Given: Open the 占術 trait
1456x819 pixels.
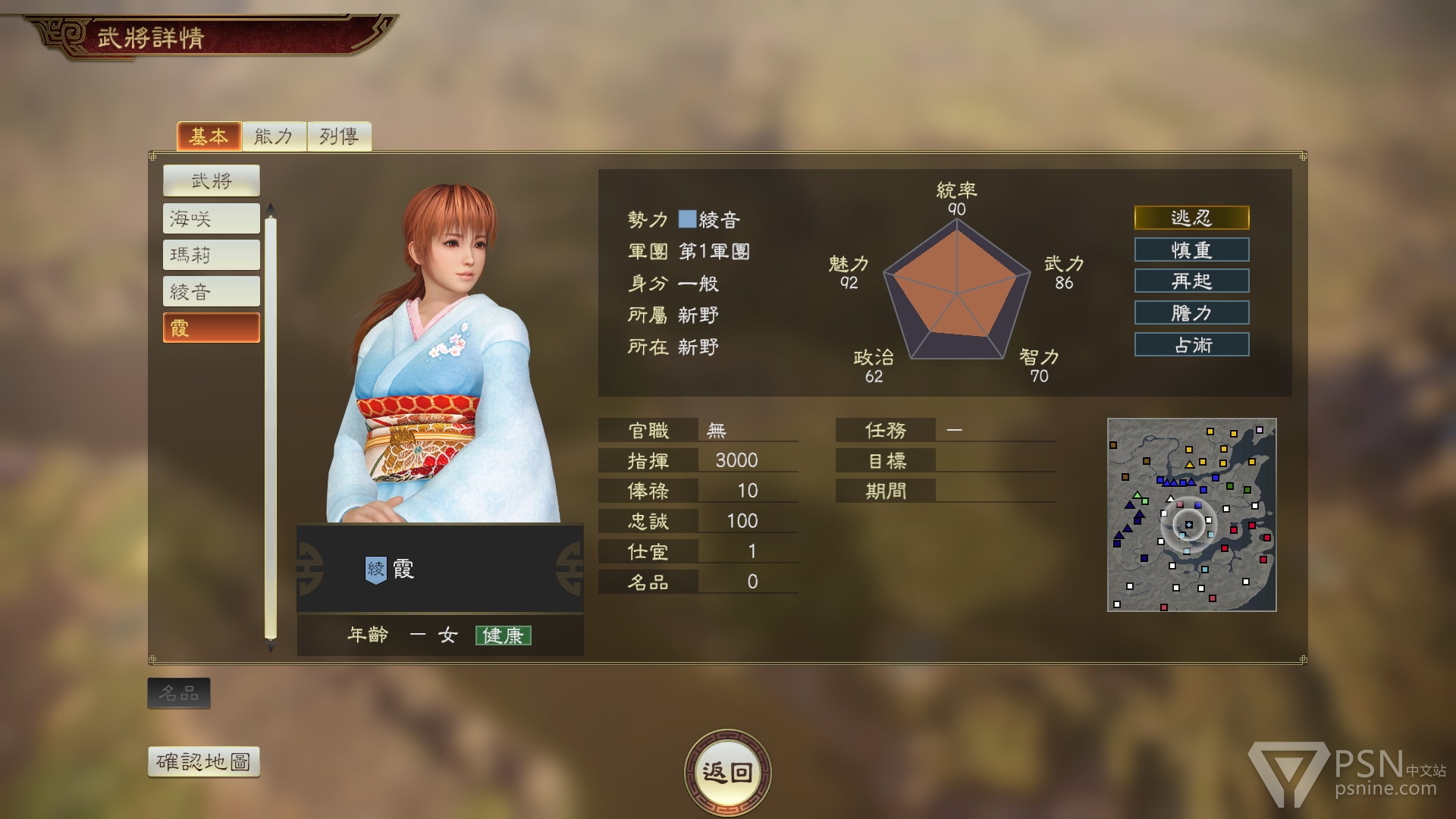Looking at the screenshot, I should (x=1191, y=344).
